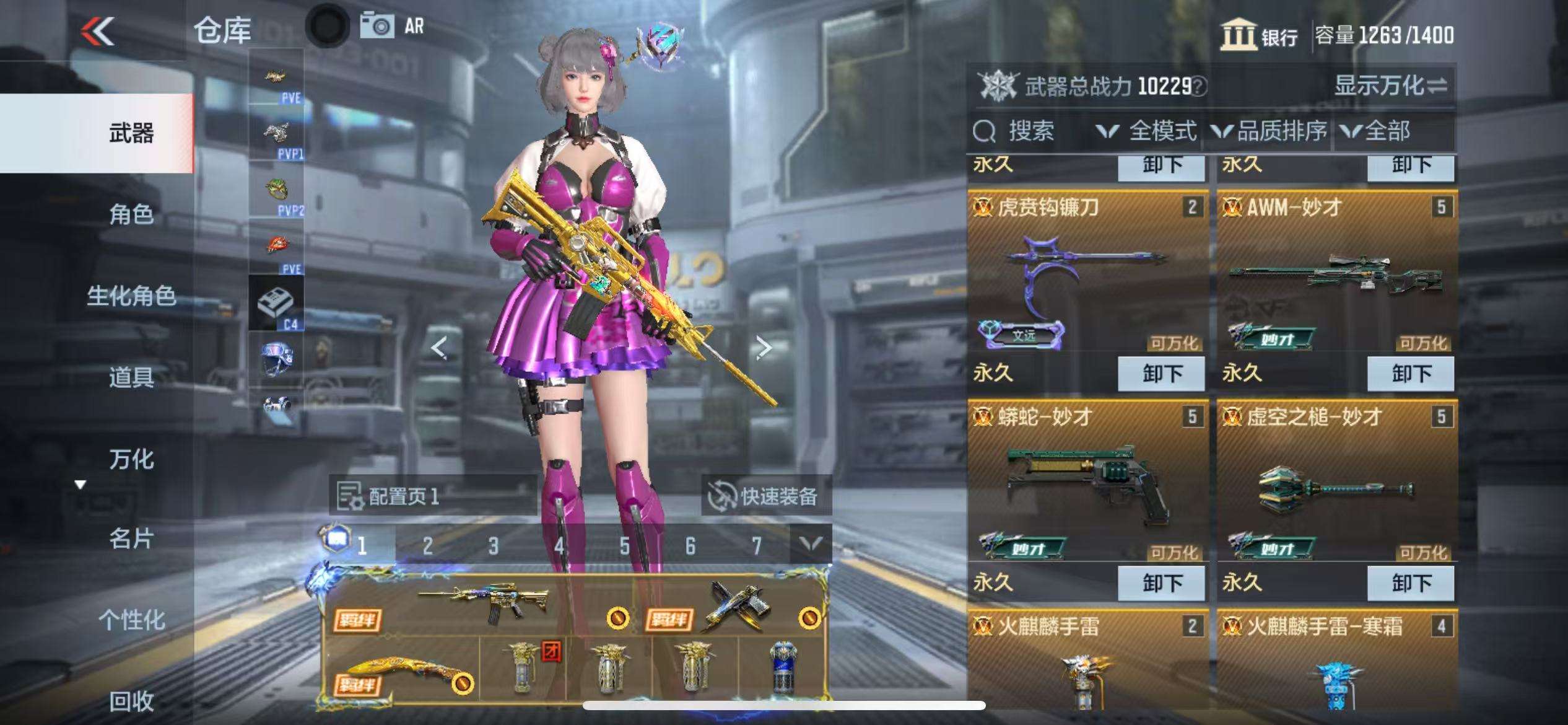This screenshot has height=725, width=1568.
Task: Toggle the 显示万化 switch
Action: pos(1390,86)
